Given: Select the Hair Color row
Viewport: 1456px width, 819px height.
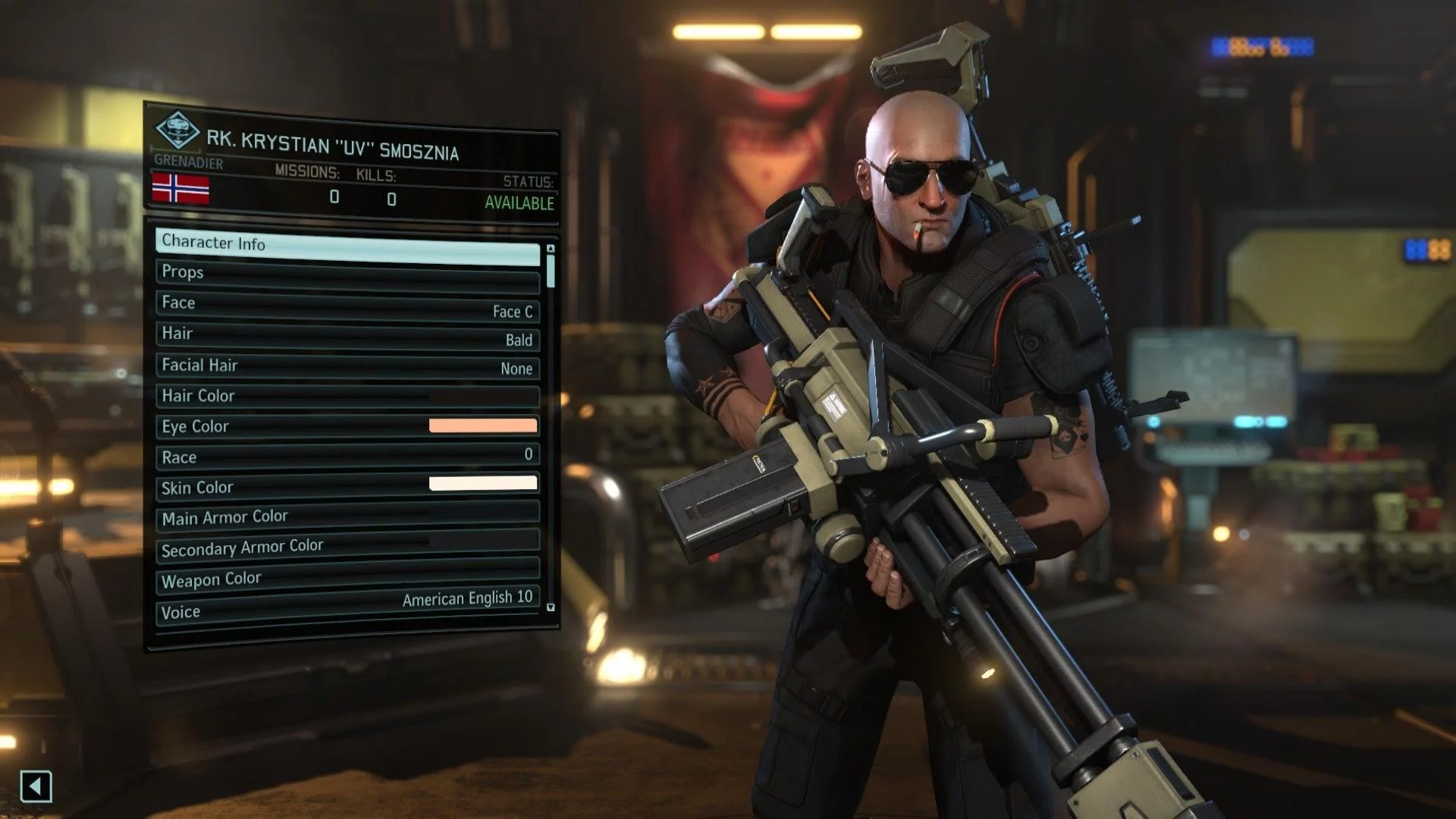Looking at the screenshot, I should [347, 396].
